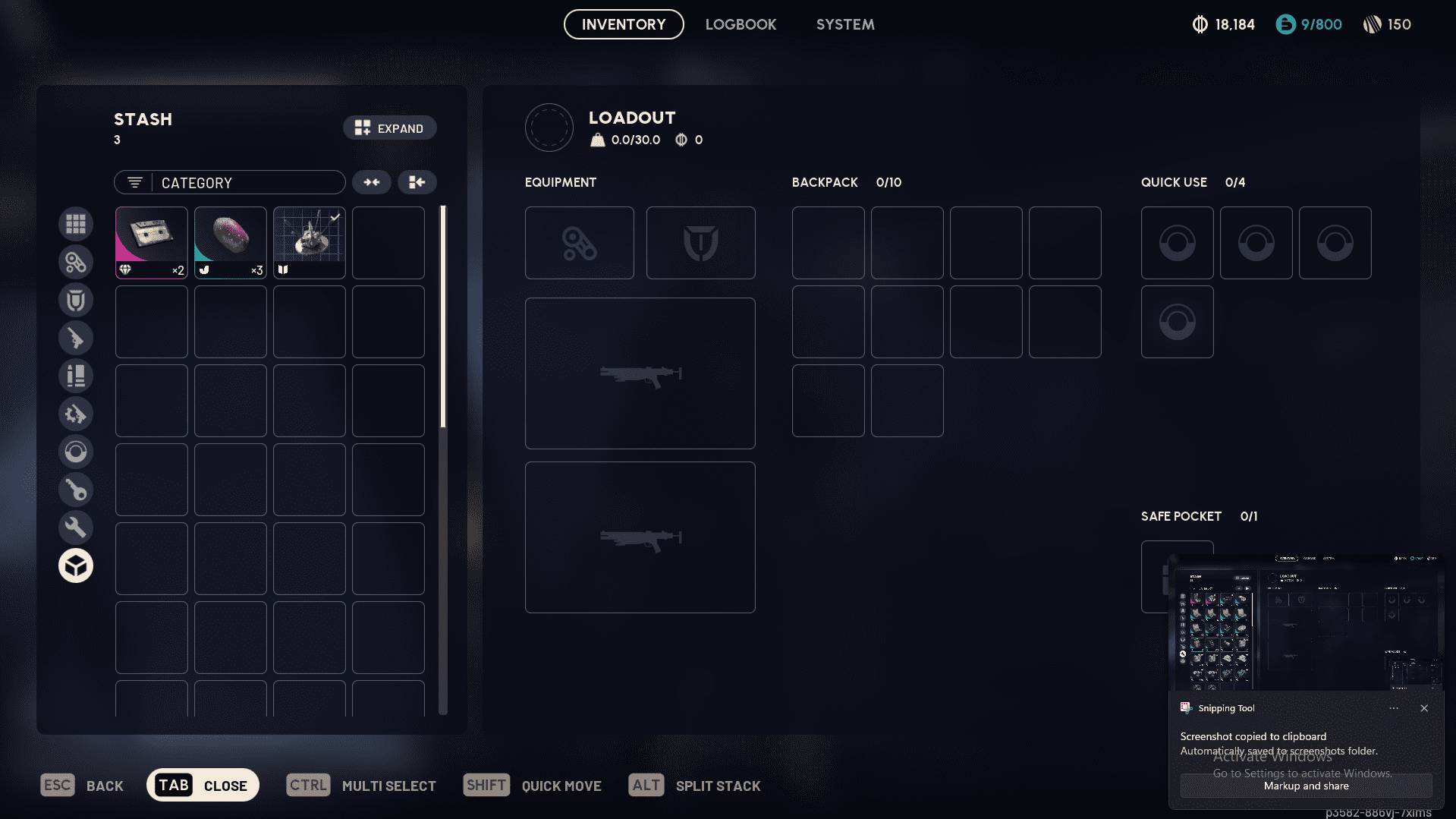Switch to the Logbook tab

(741, 24)
